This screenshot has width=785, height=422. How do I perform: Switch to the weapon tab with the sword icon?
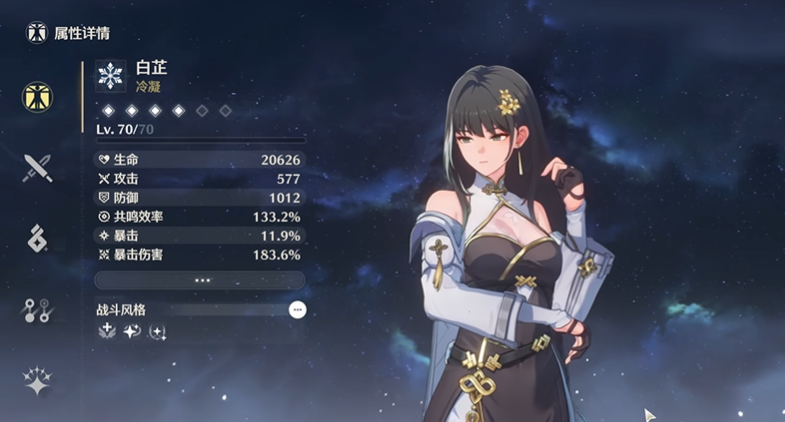38,167
